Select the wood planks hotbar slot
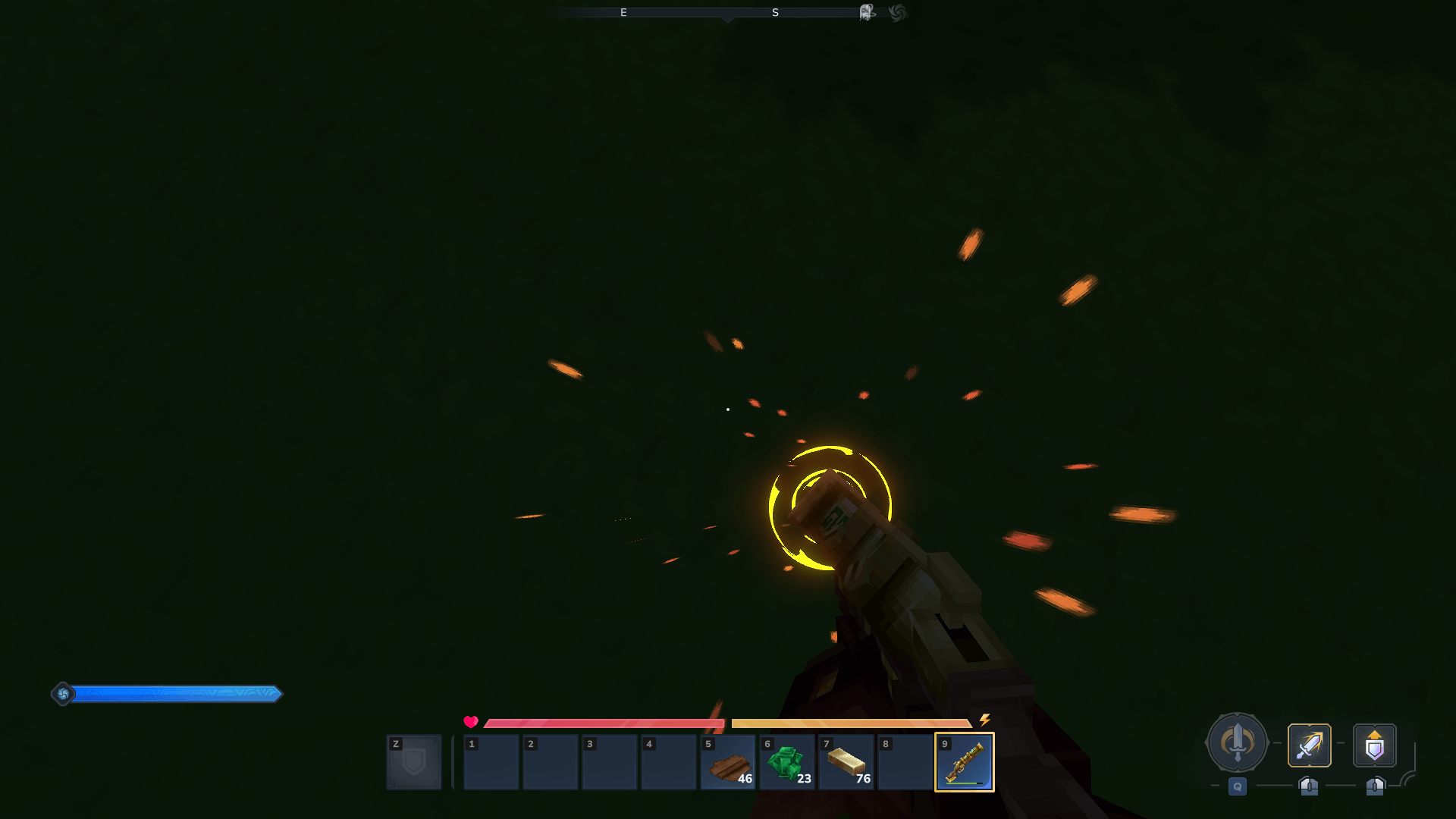Image resolution: width=1456 pixels, height=819 pixels. (x=728, y=762)
